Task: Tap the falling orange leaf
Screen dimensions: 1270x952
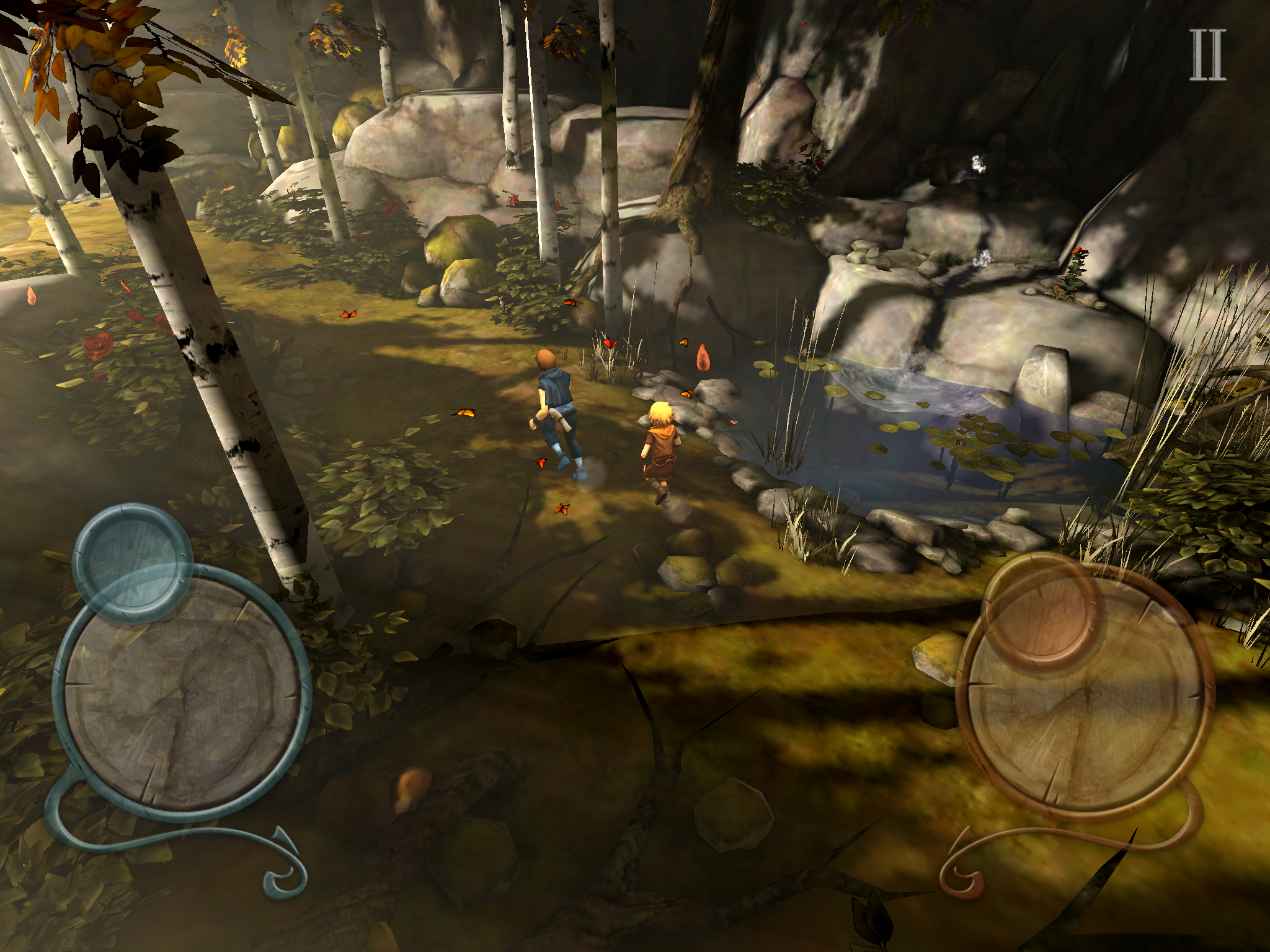Action: [x=703, y=358]
